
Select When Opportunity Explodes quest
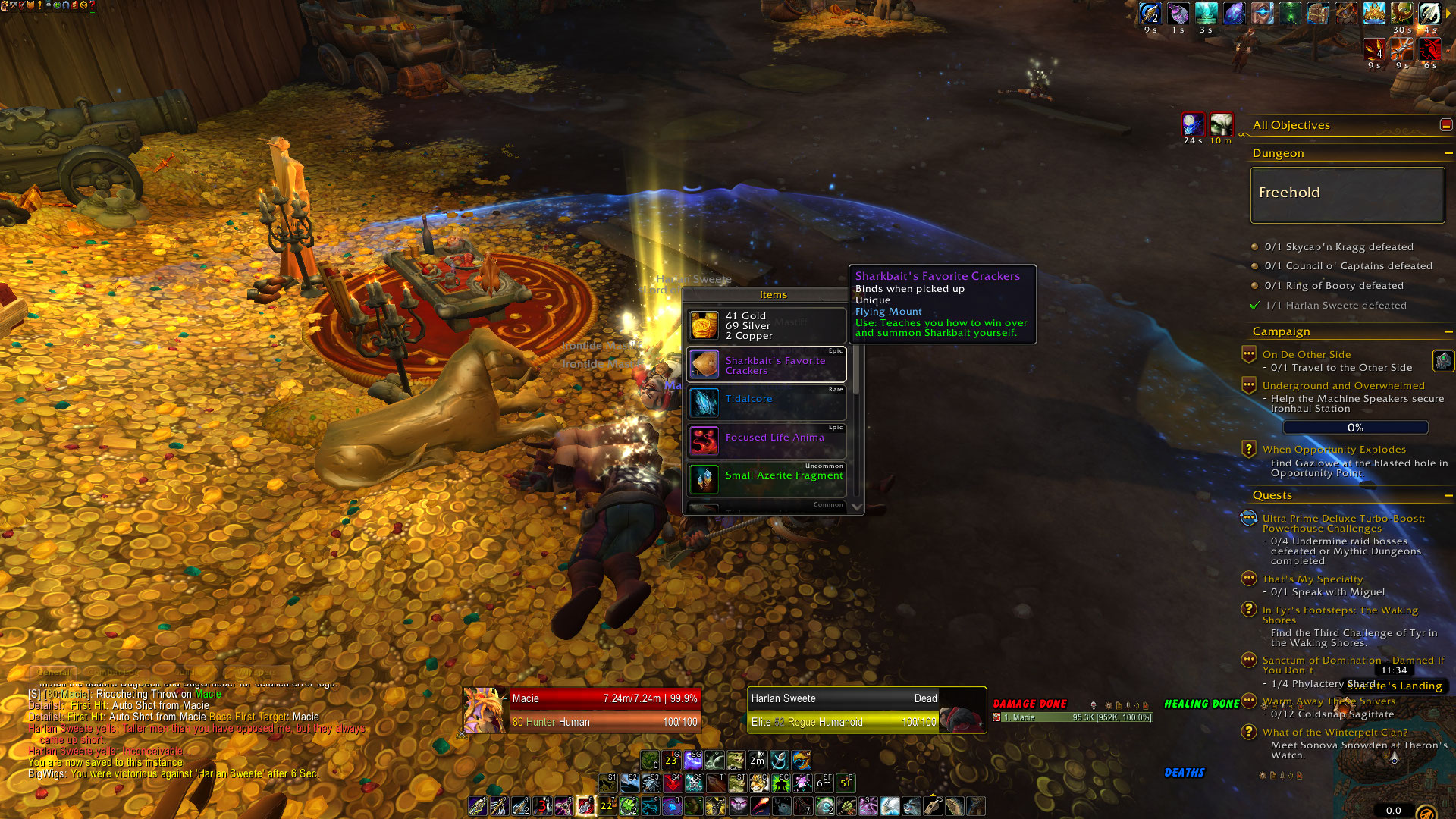pos(1333,449)
